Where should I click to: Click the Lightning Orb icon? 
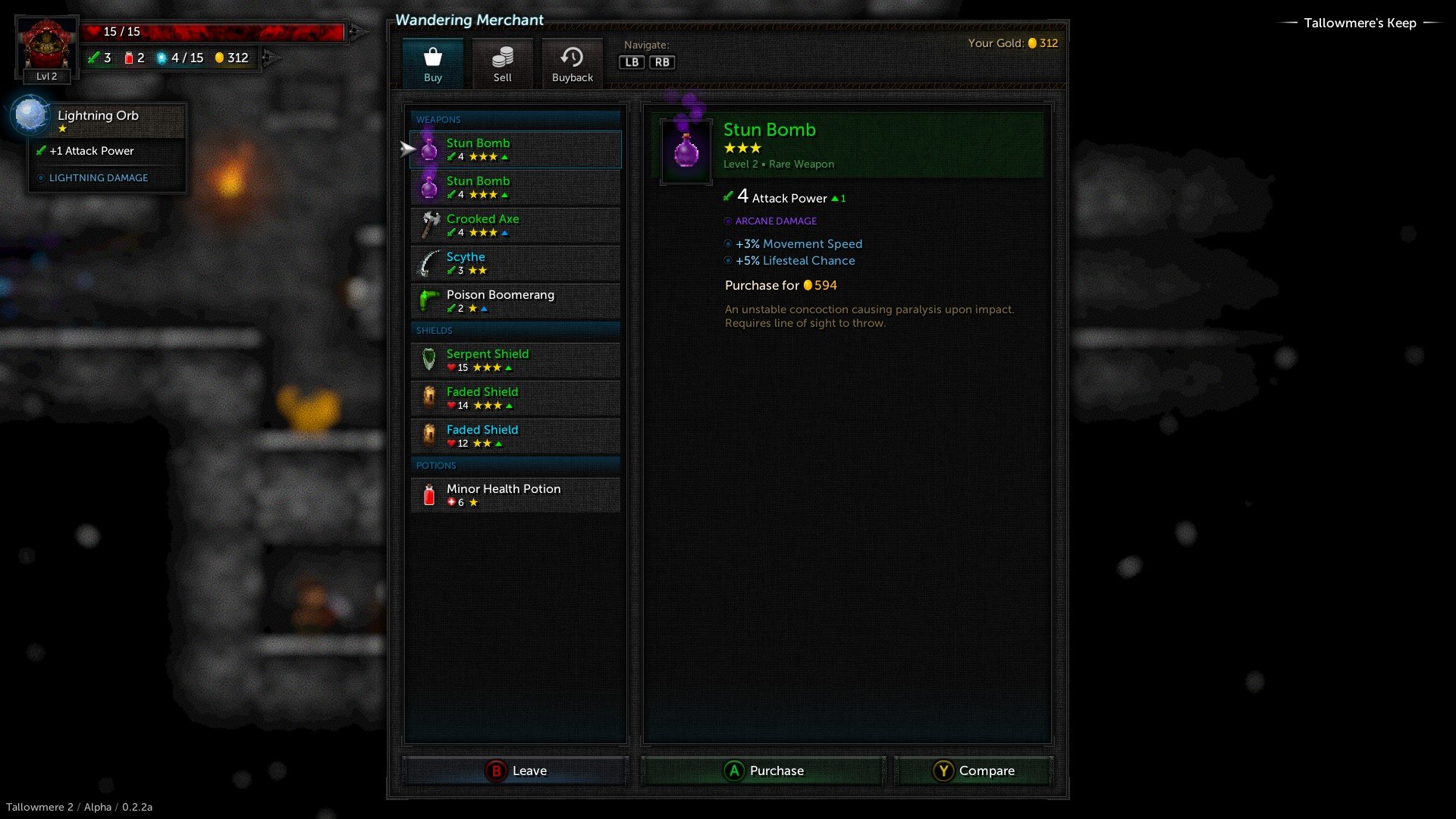(x=31, y=116)
